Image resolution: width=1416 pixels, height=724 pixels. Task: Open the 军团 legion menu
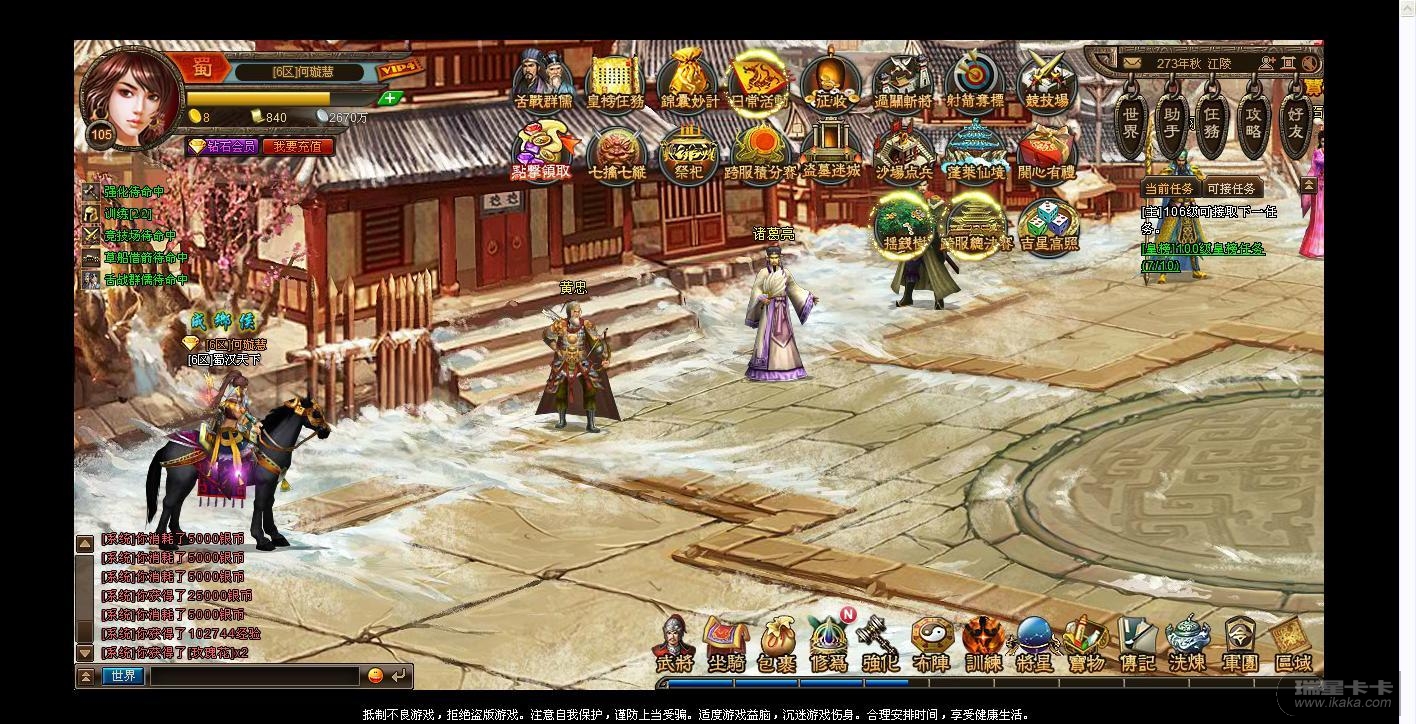[1240, 645]
